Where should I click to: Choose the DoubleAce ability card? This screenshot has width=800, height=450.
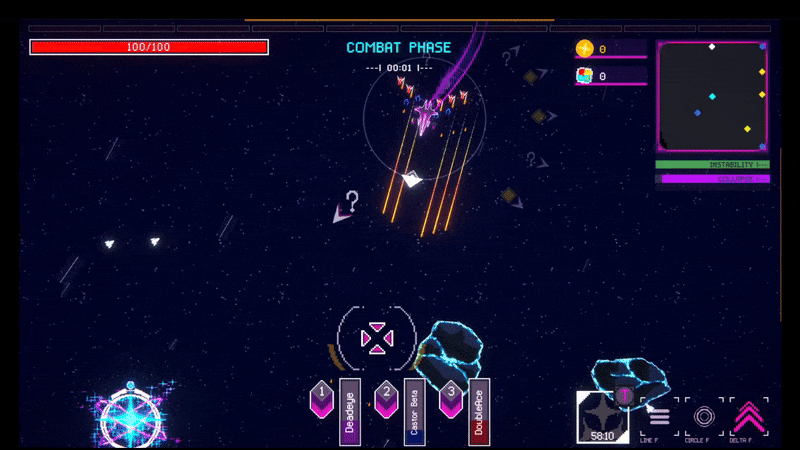tap(479, 411)
